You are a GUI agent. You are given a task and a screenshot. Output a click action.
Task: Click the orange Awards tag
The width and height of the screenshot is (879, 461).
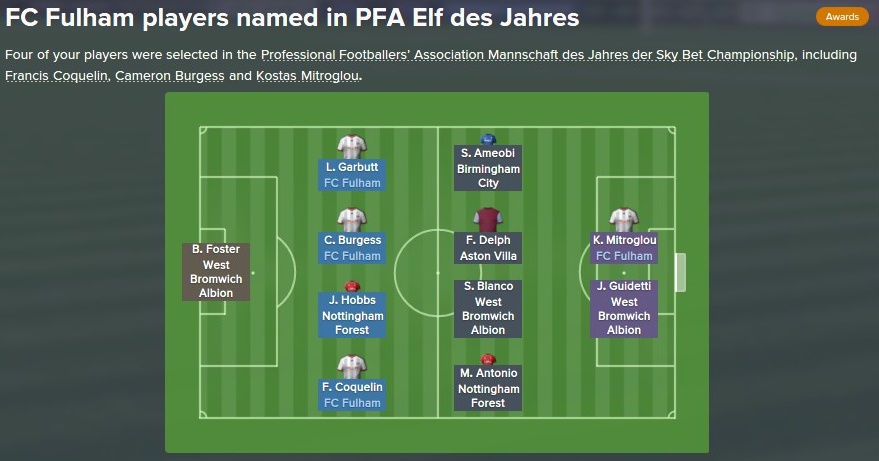point(842,17)
